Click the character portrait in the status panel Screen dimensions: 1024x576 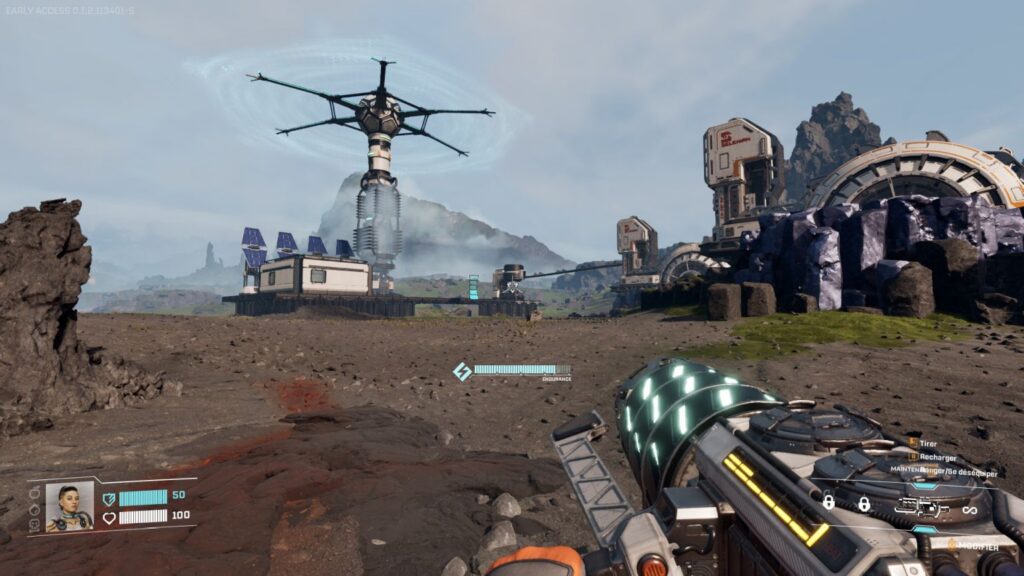[x=69, y=507]
